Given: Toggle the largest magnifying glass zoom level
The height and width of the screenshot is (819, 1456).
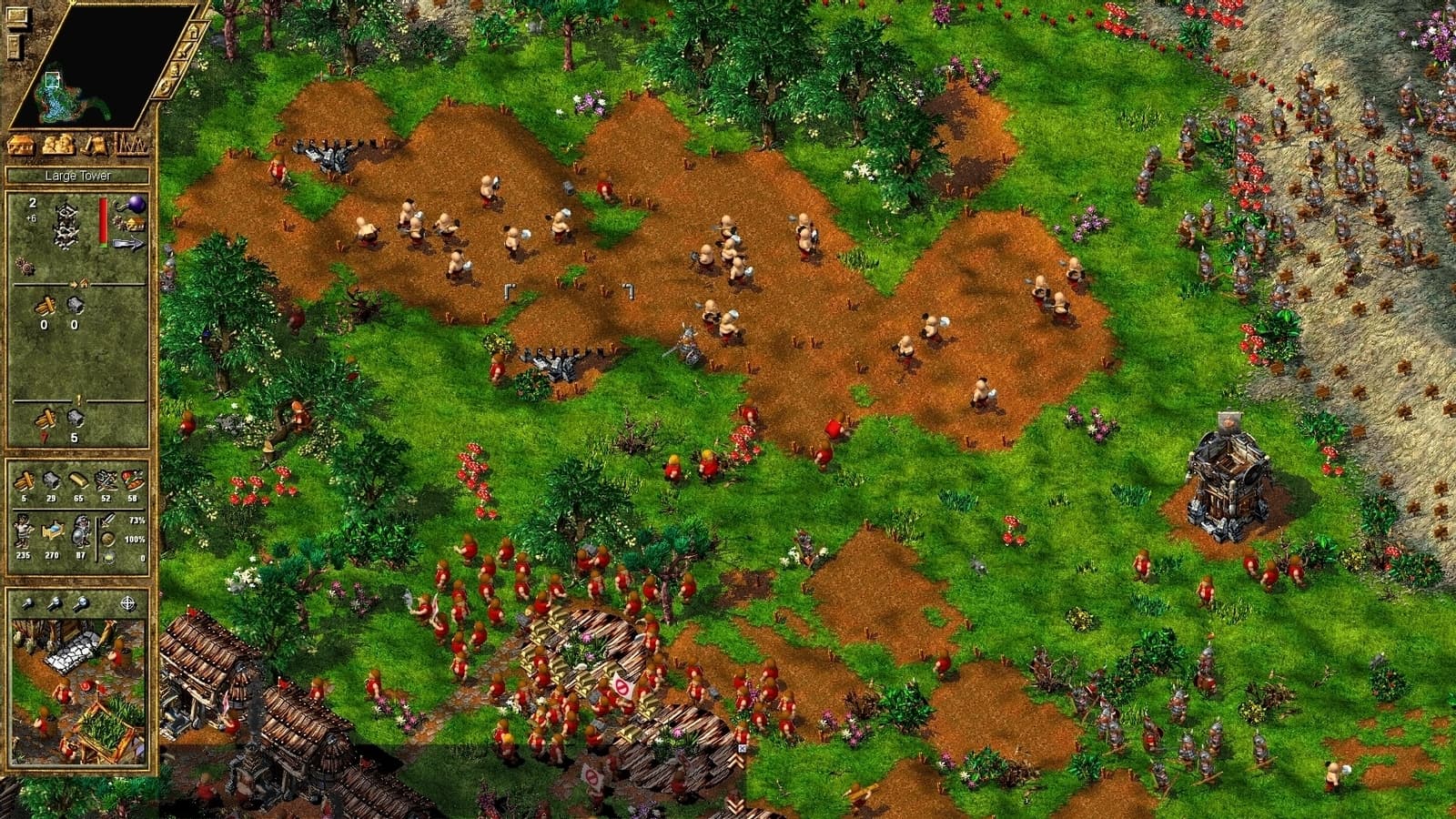Looking at the screenshot, I should pos(81,605).
